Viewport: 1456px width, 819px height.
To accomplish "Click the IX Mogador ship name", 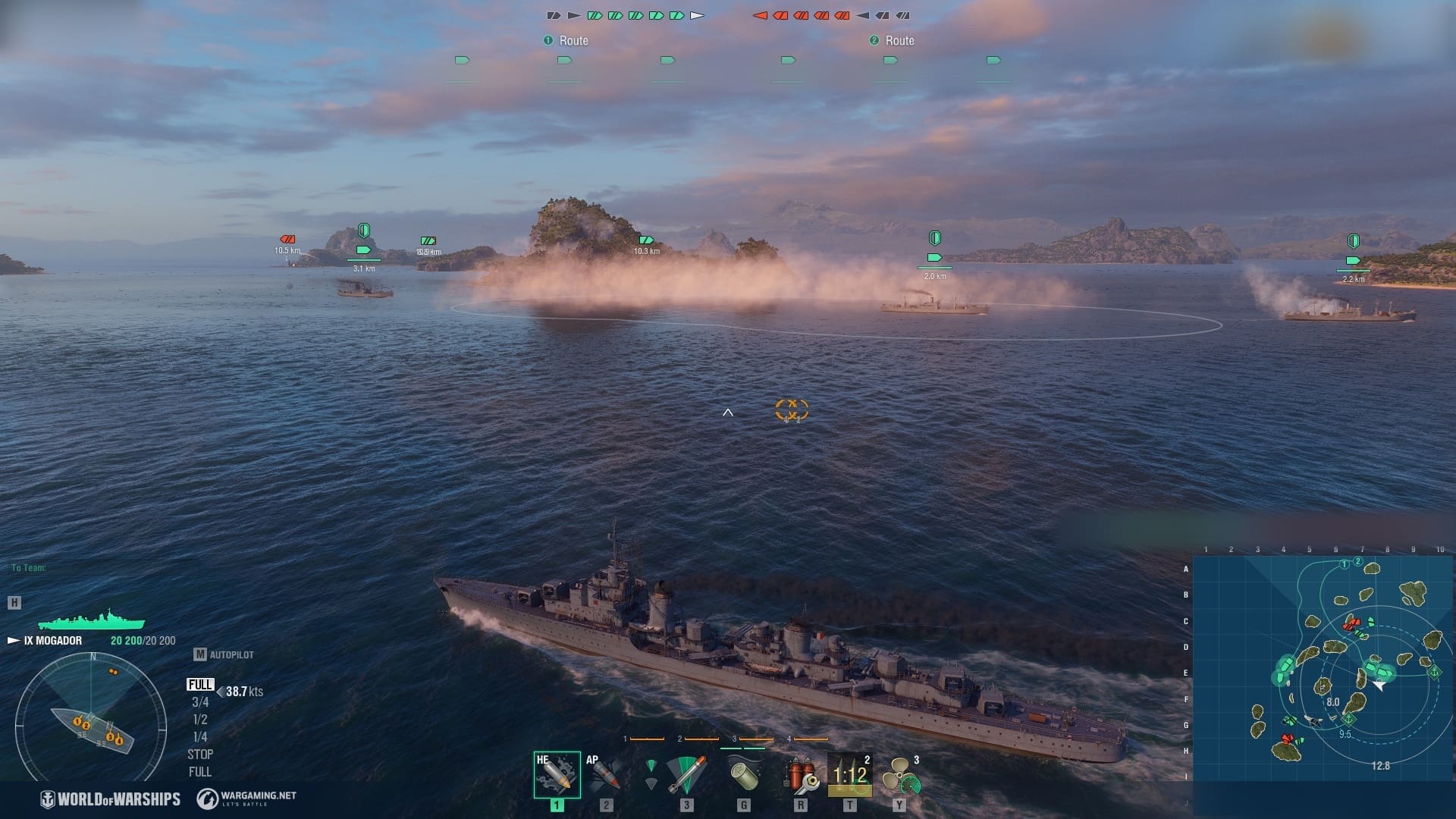I will [52, 641].
